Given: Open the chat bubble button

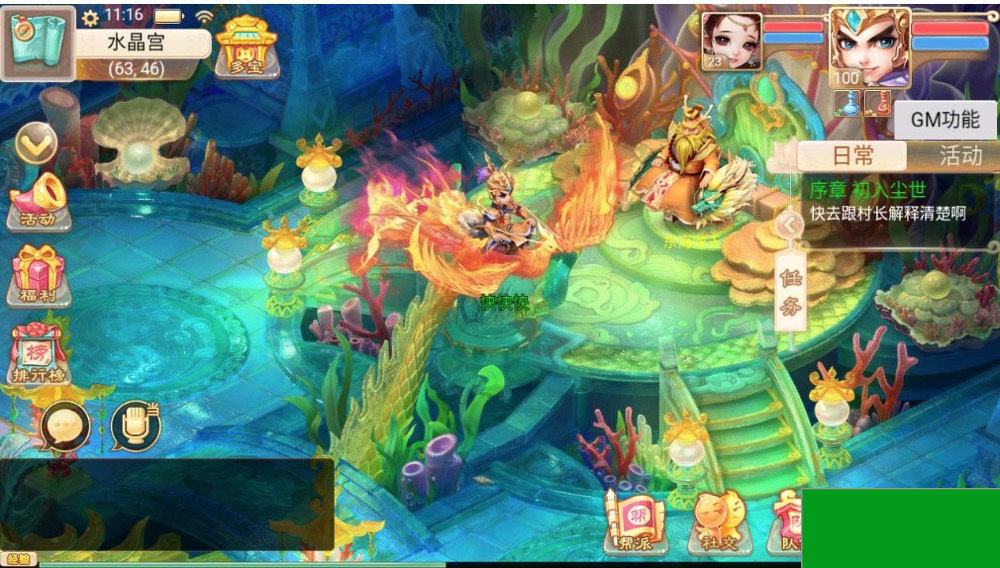Looking at the screenshot, I should click(x=65, y=427).
